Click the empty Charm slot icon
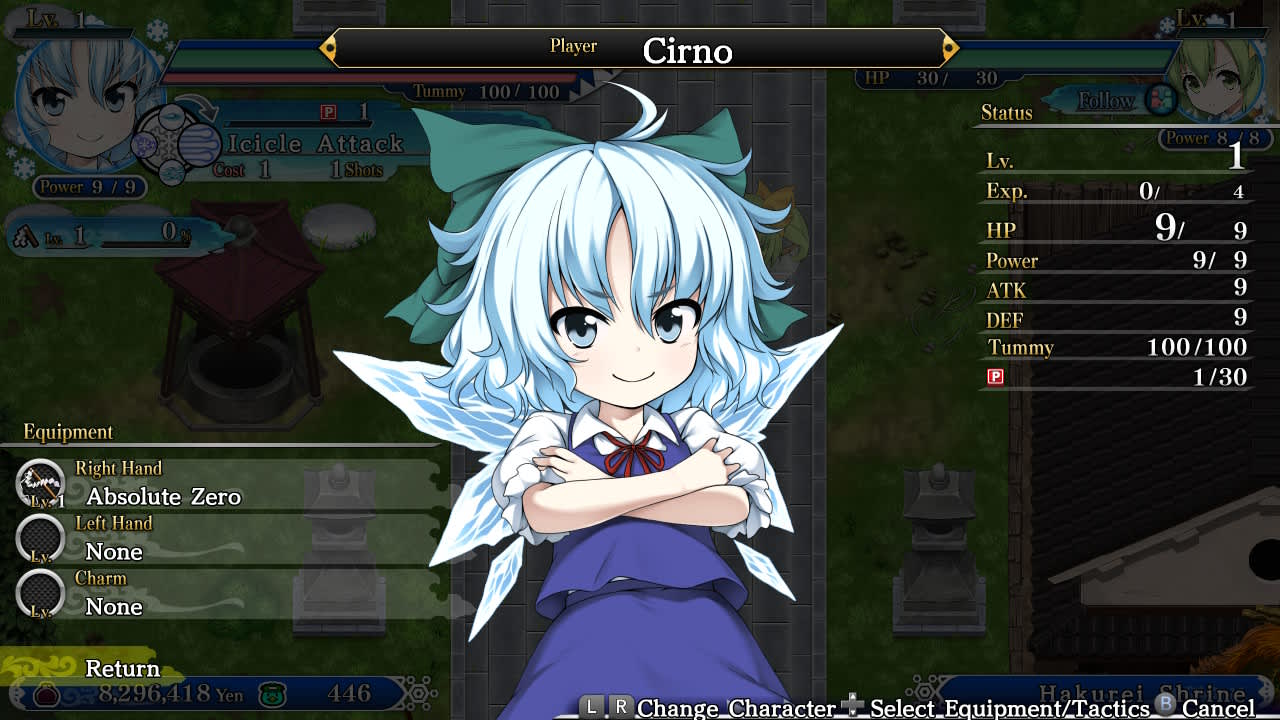 [40, 593]
